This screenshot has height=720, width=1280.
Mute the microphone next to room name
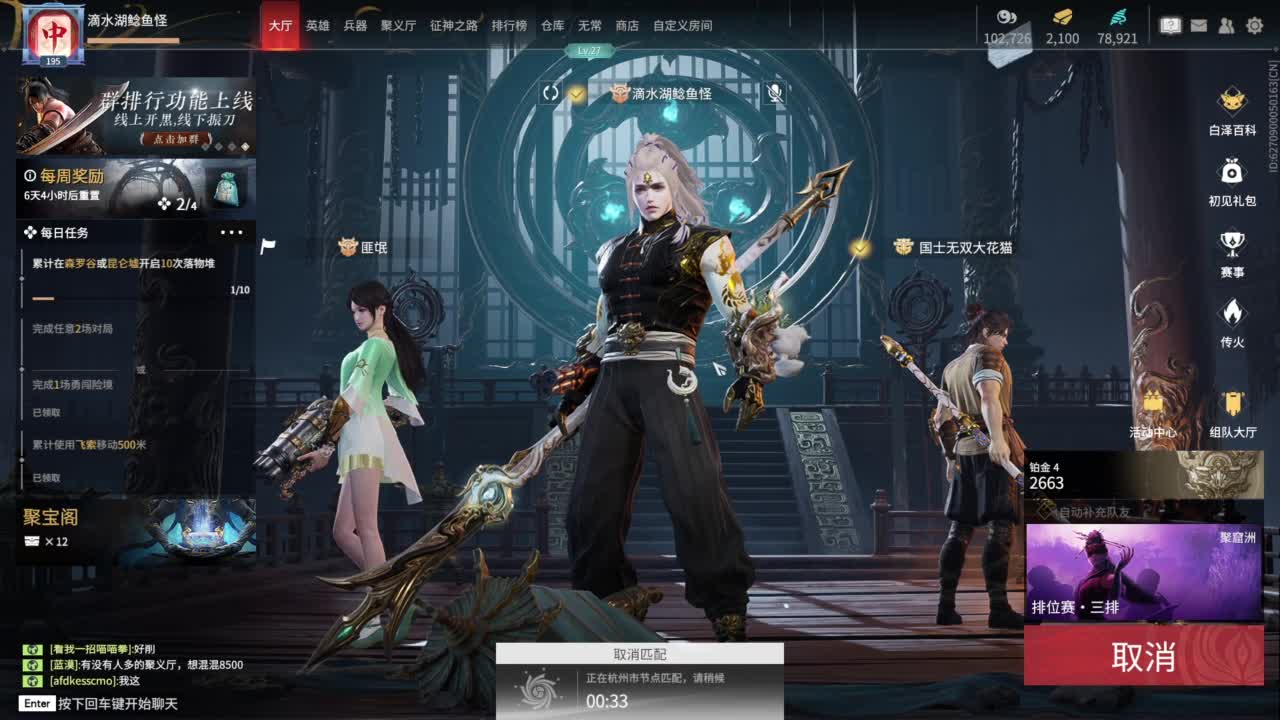[x=775, y=94]
